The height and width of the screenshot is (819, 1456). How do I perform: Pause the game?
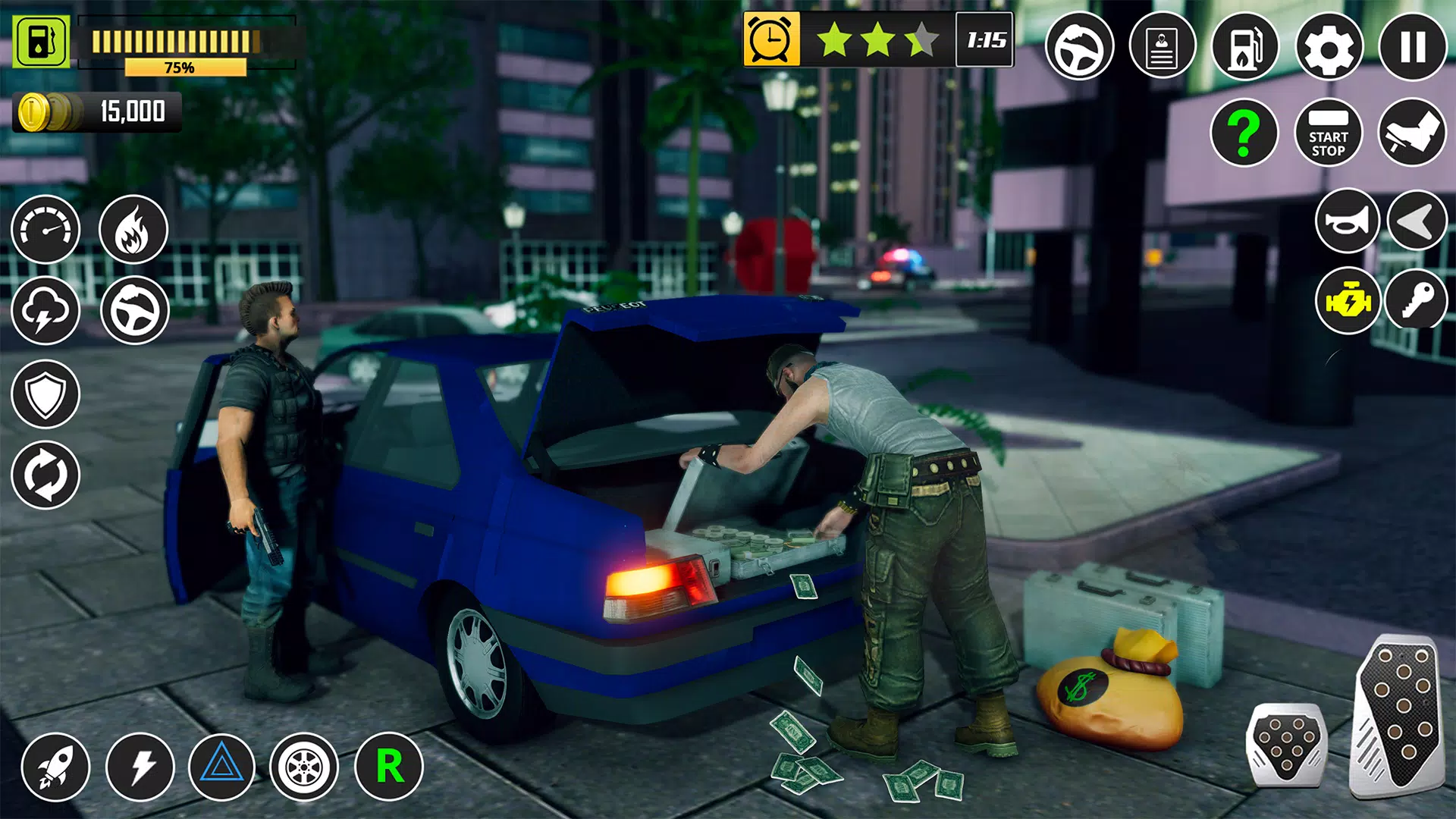click(1413, 47)
